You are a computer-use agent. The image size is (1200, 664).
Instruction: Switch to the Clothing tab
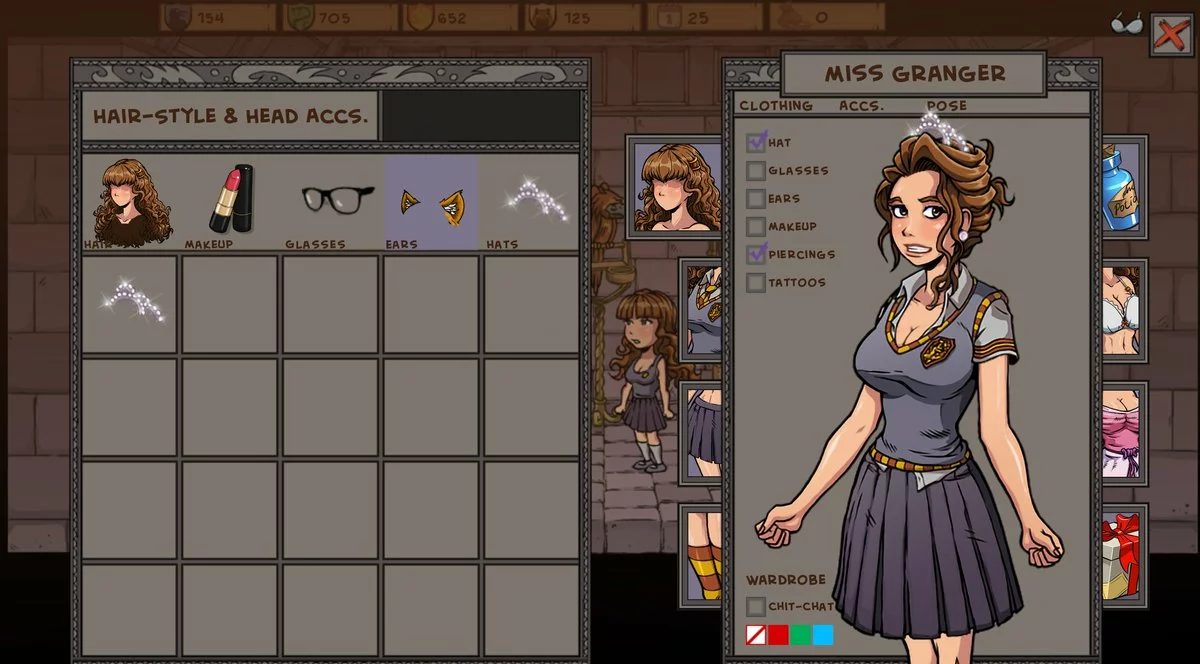(775, 106)
